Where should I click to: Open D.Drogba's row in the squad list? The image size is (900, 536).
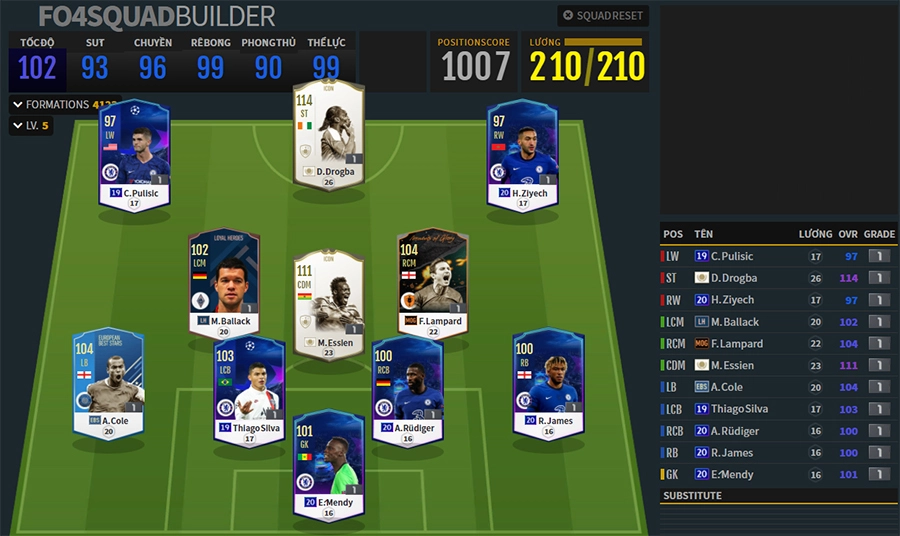tap(740, 278)
